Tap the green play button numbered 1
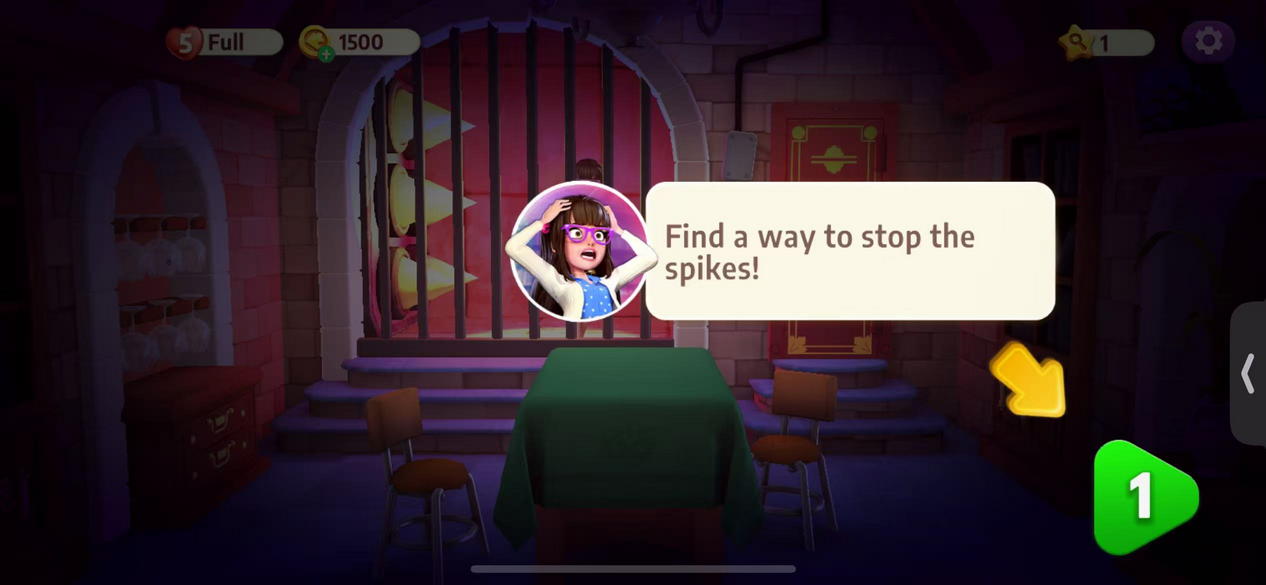The width and height of the screenshot is (1266, 585). coord(1143,497)
